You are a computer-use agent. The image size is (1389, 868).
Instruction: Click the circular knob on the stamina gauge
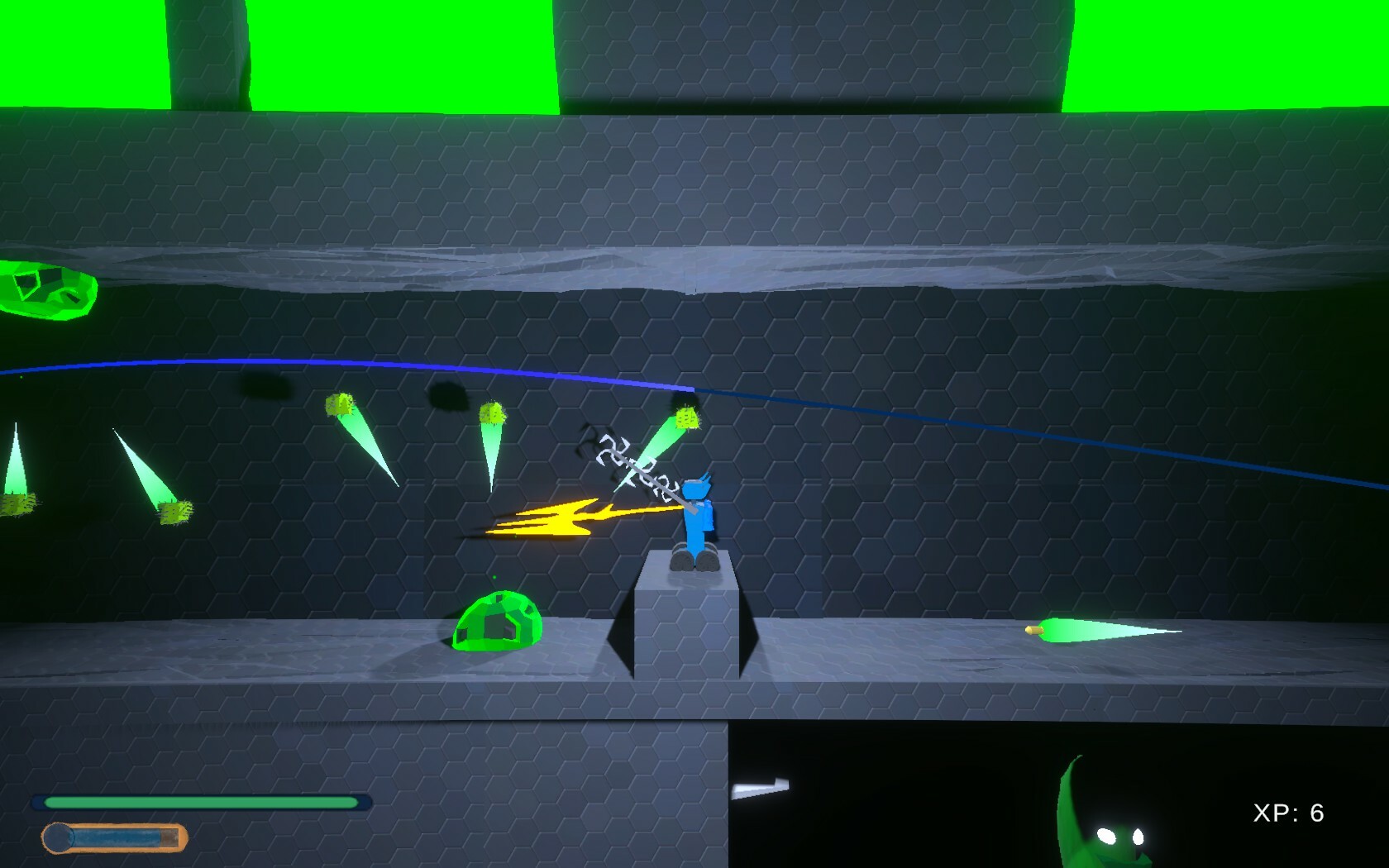60,836
